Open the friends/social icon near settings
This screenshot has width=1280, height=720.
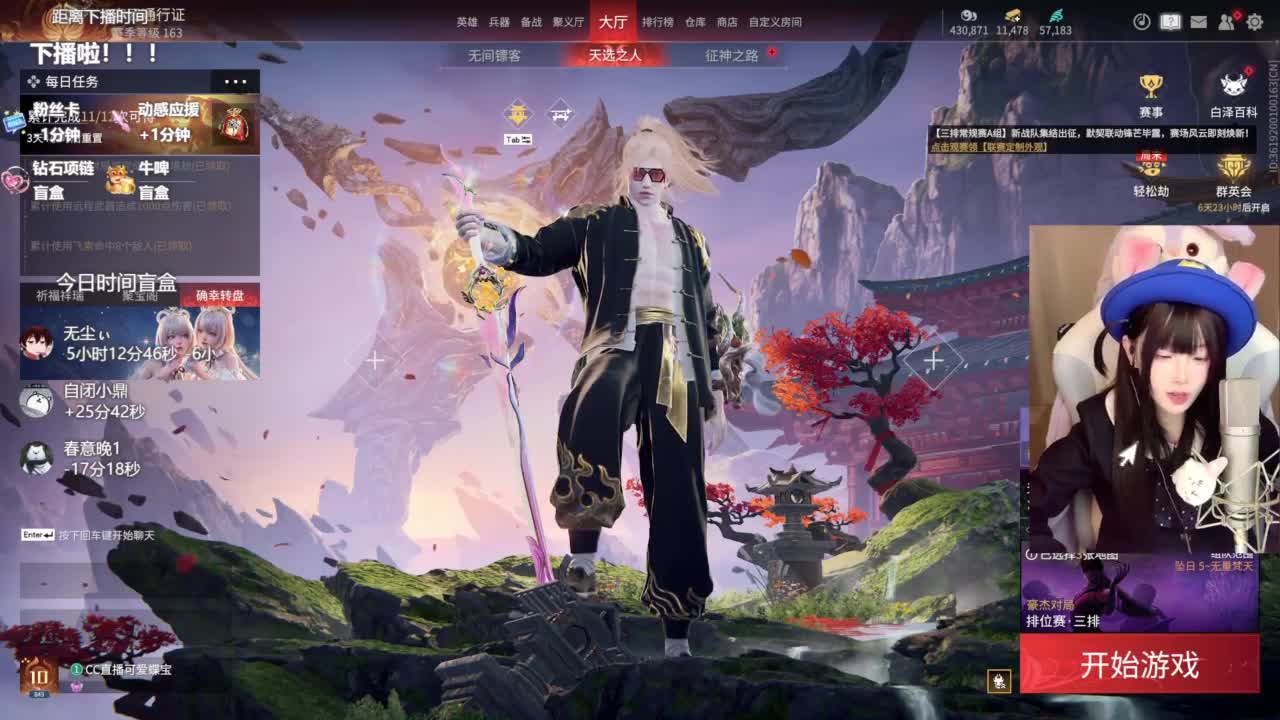pyautogui.click(x=1227, y=19)
